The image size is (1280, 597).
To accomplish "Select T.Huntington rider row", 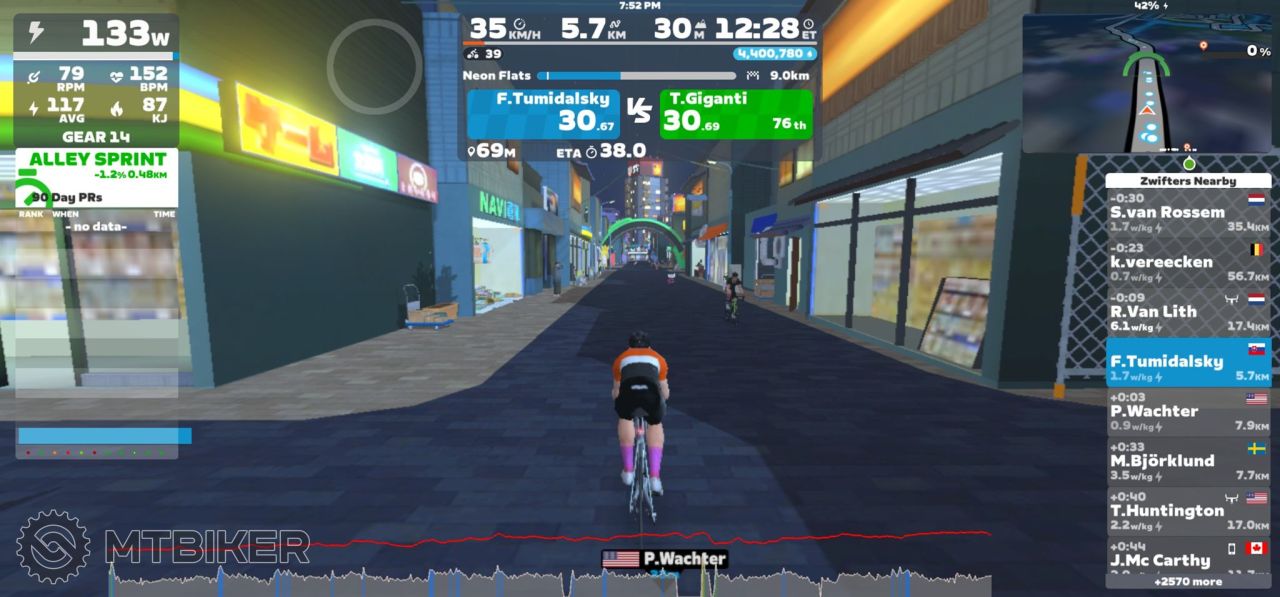I will (1188, 511).
